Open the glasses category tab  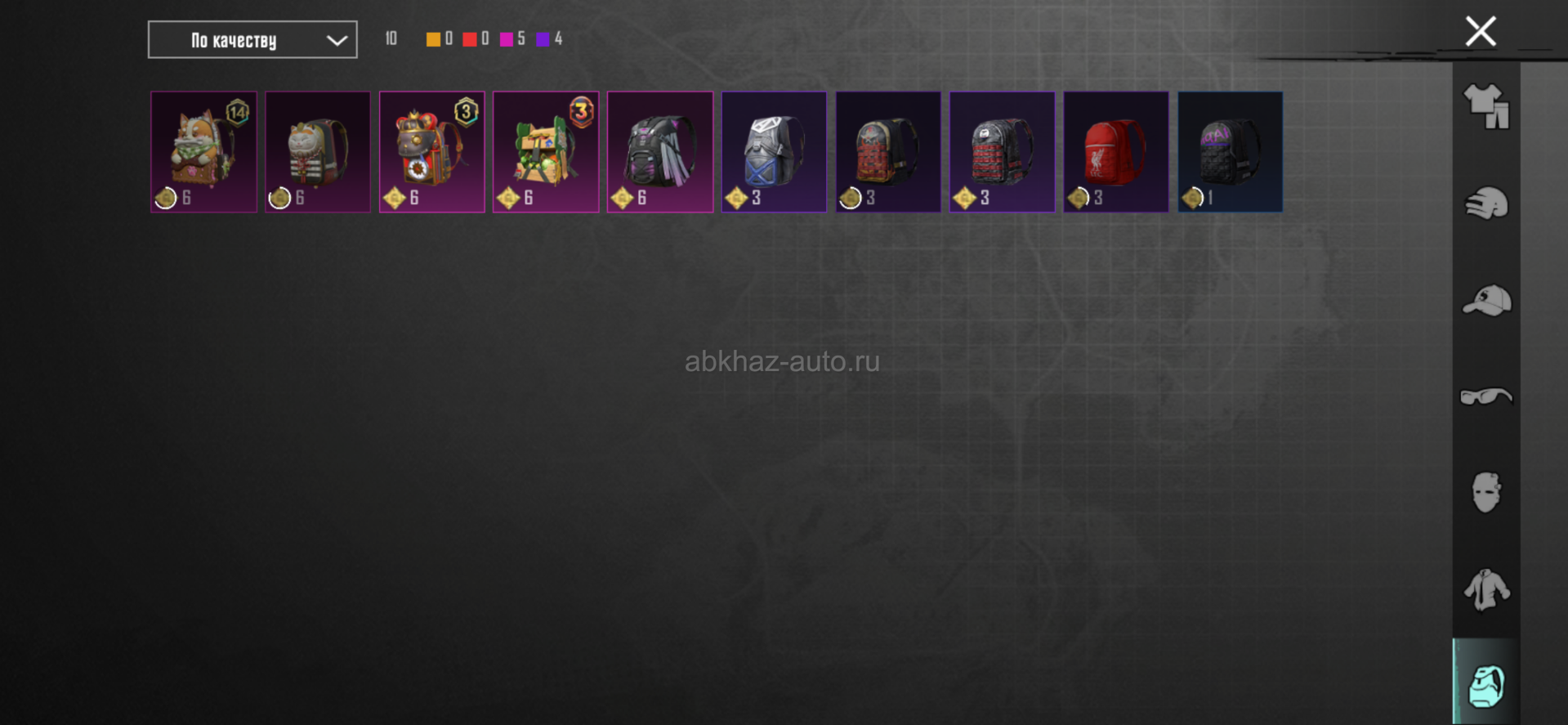(1486, 396)
